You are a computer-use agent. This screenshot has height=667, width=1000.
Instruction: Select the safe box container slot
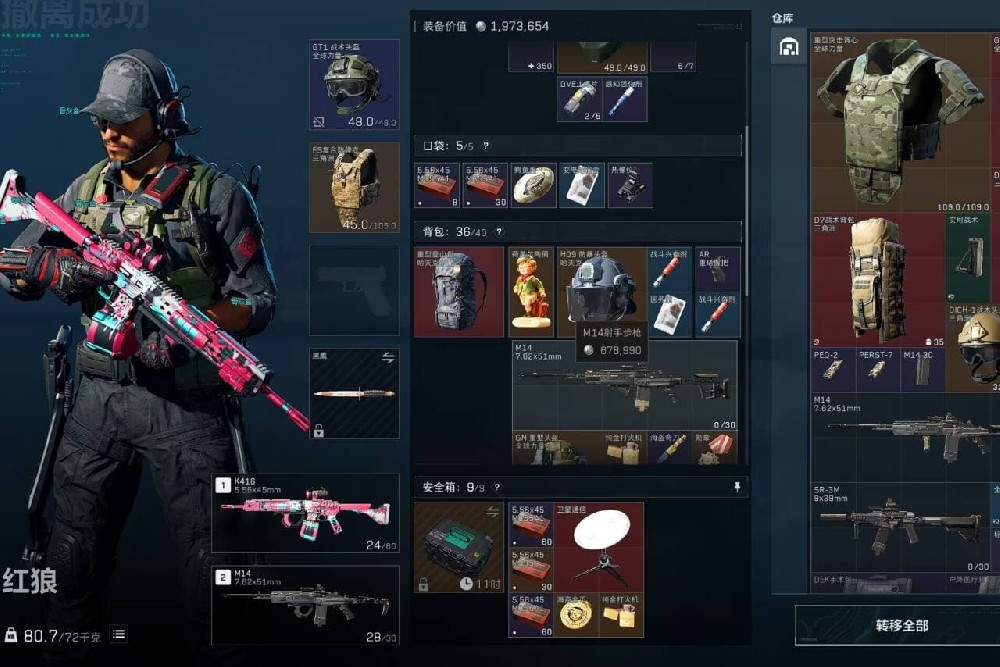tap(459, 546)
